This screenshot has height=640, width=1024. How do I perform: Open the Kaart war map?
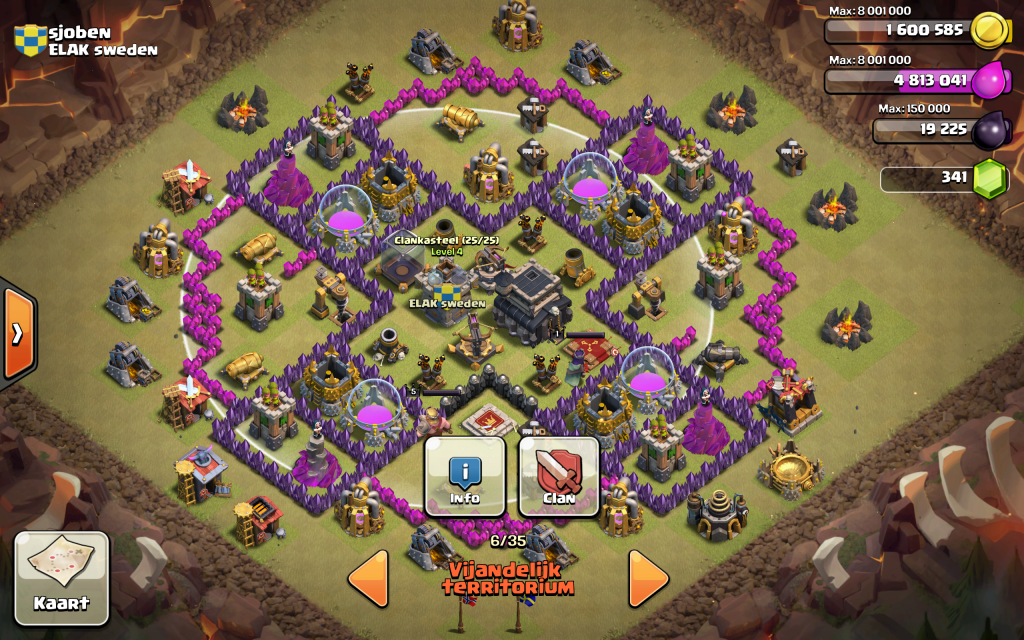(x=61, y=573)
